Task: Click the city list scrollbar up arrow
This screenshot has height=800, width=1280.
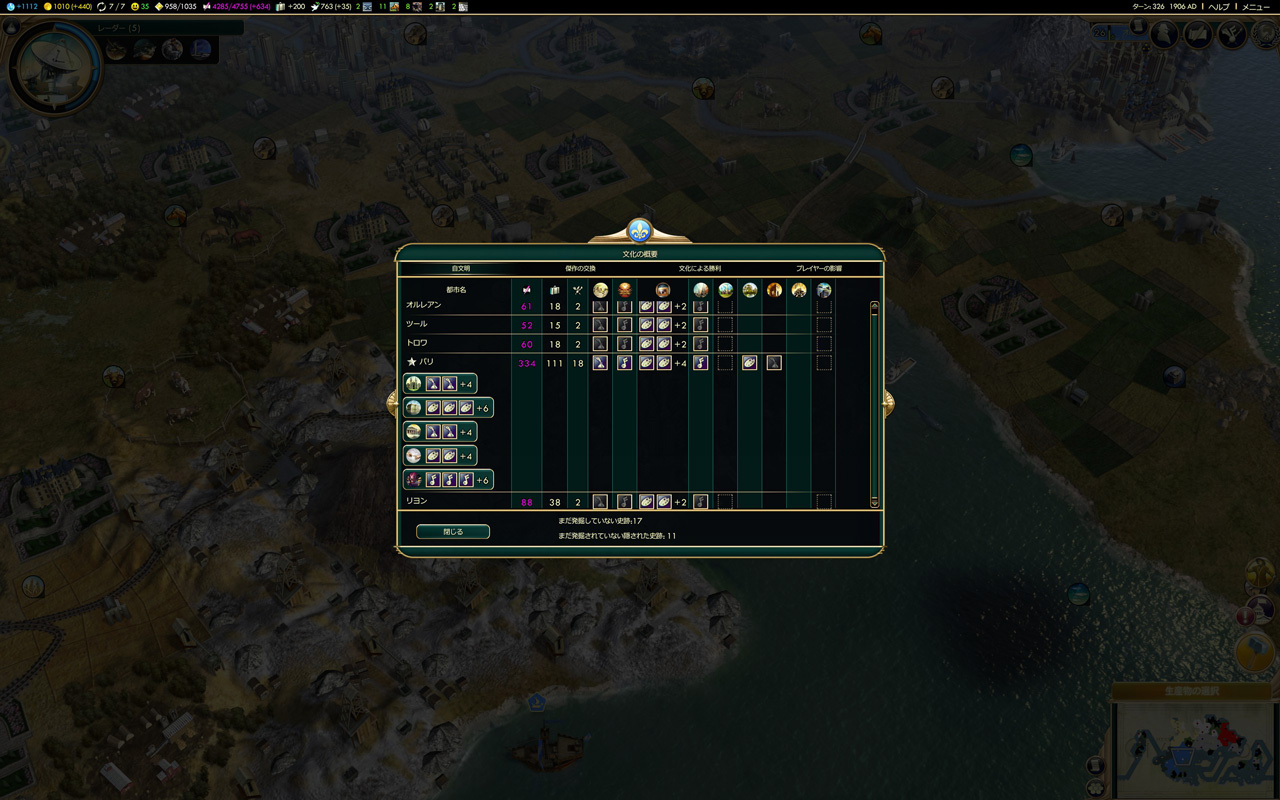Action: tap(875, 305)
